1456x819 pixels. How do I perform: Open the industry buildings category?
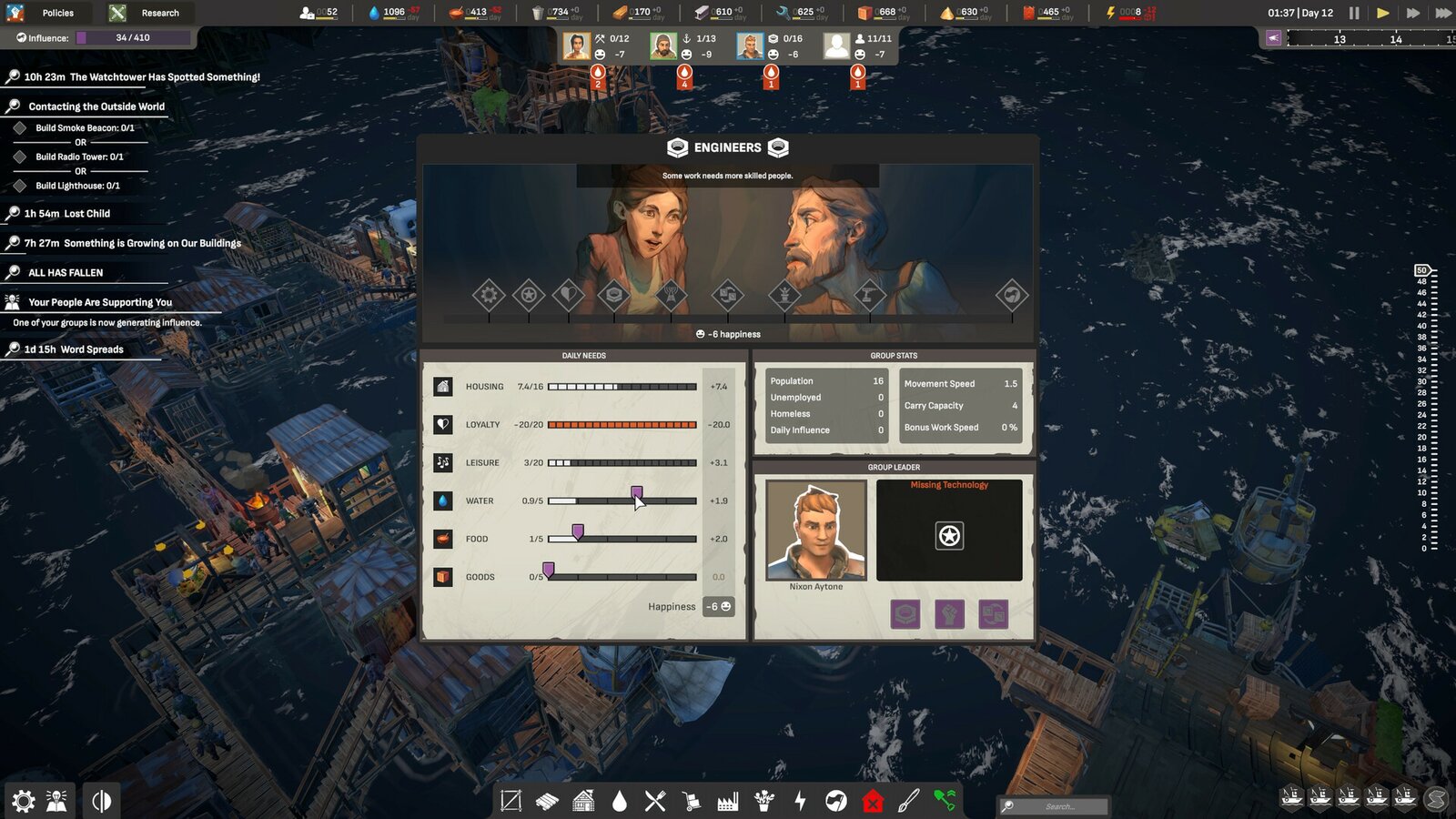pos(728,802)
